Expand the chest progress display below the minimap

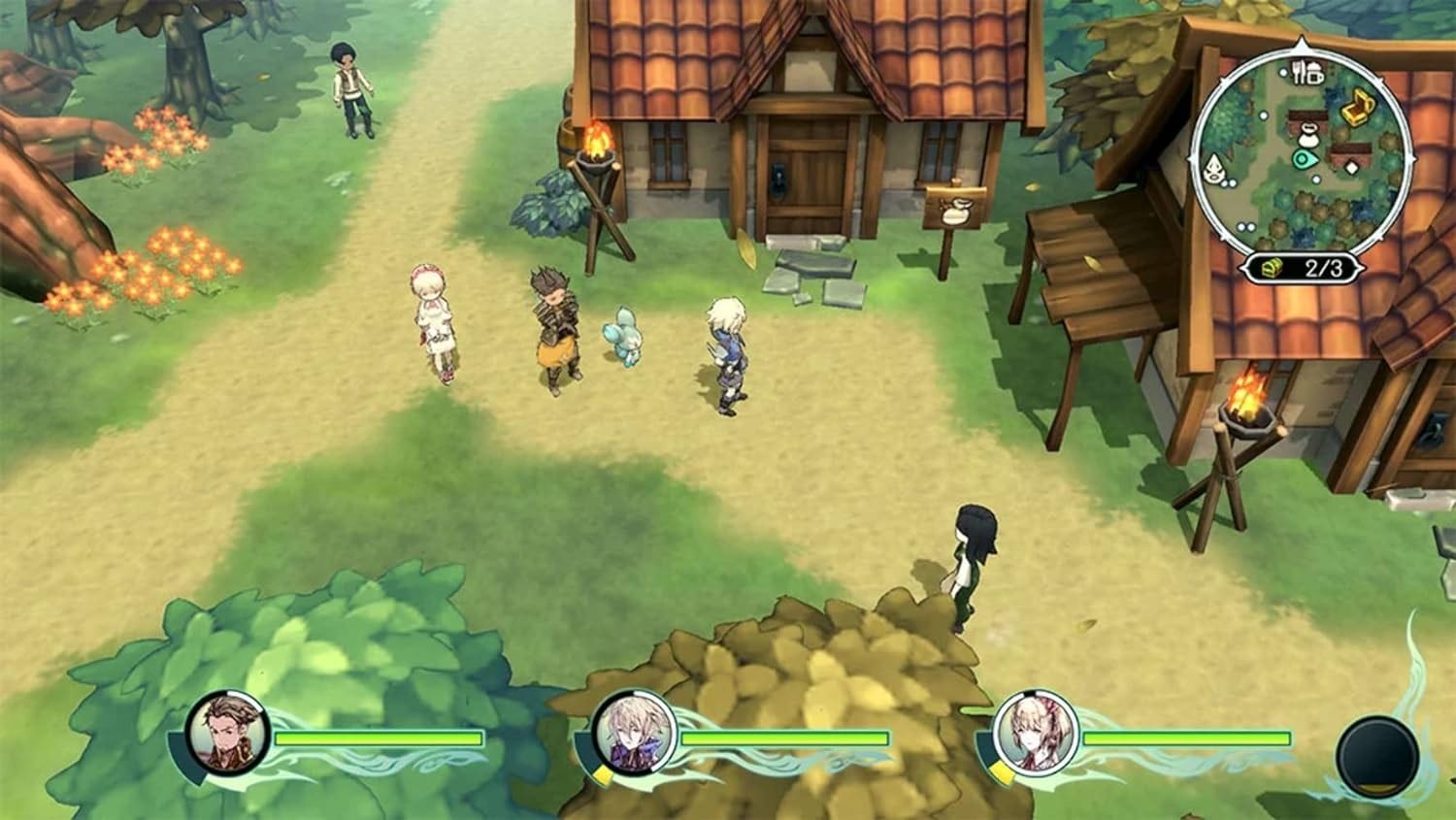coord(1306,267)
